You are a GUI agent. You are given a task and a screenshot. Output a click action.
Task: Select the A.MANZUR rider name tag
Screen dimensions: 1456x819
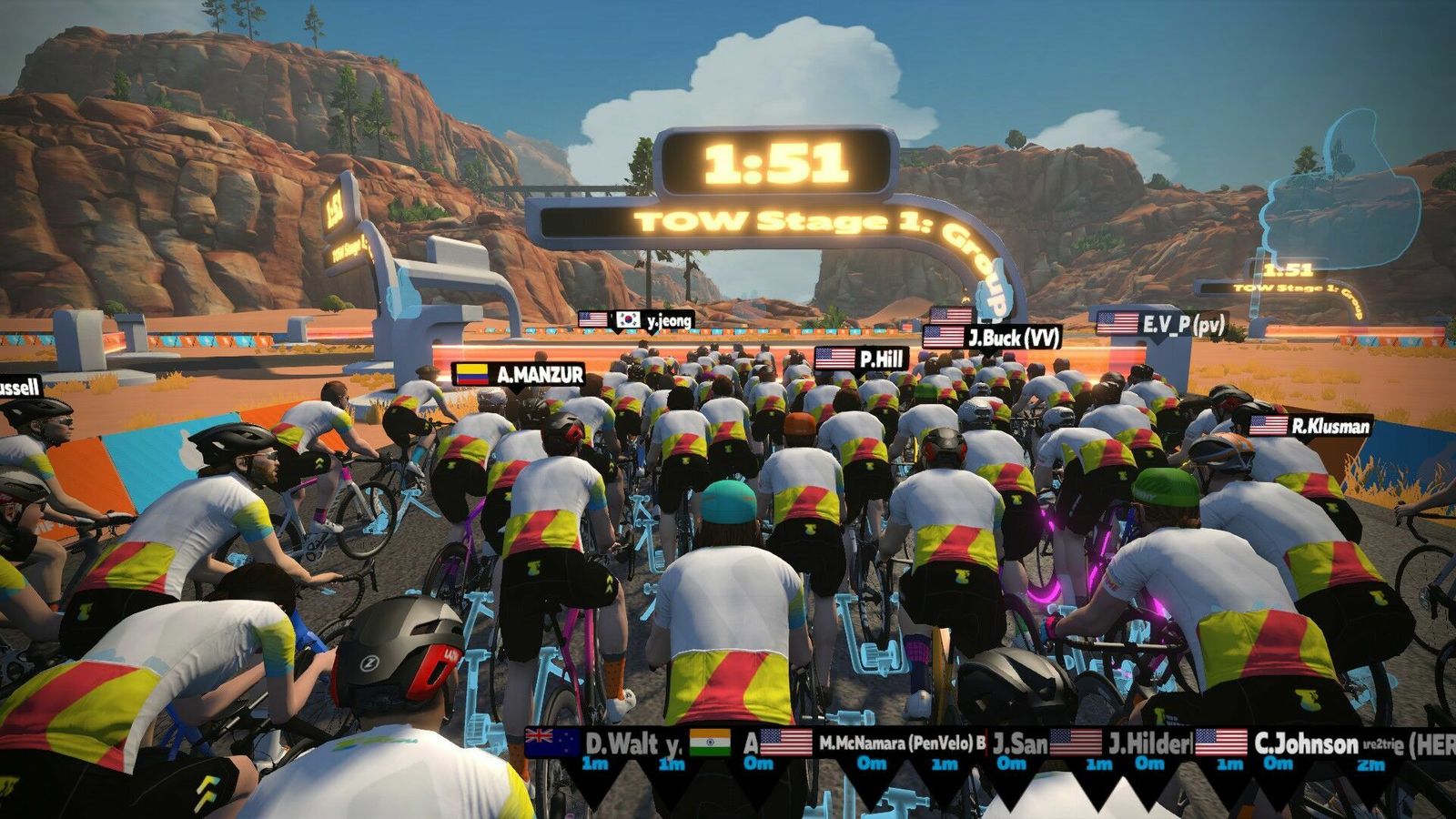[x=520, y=374]
